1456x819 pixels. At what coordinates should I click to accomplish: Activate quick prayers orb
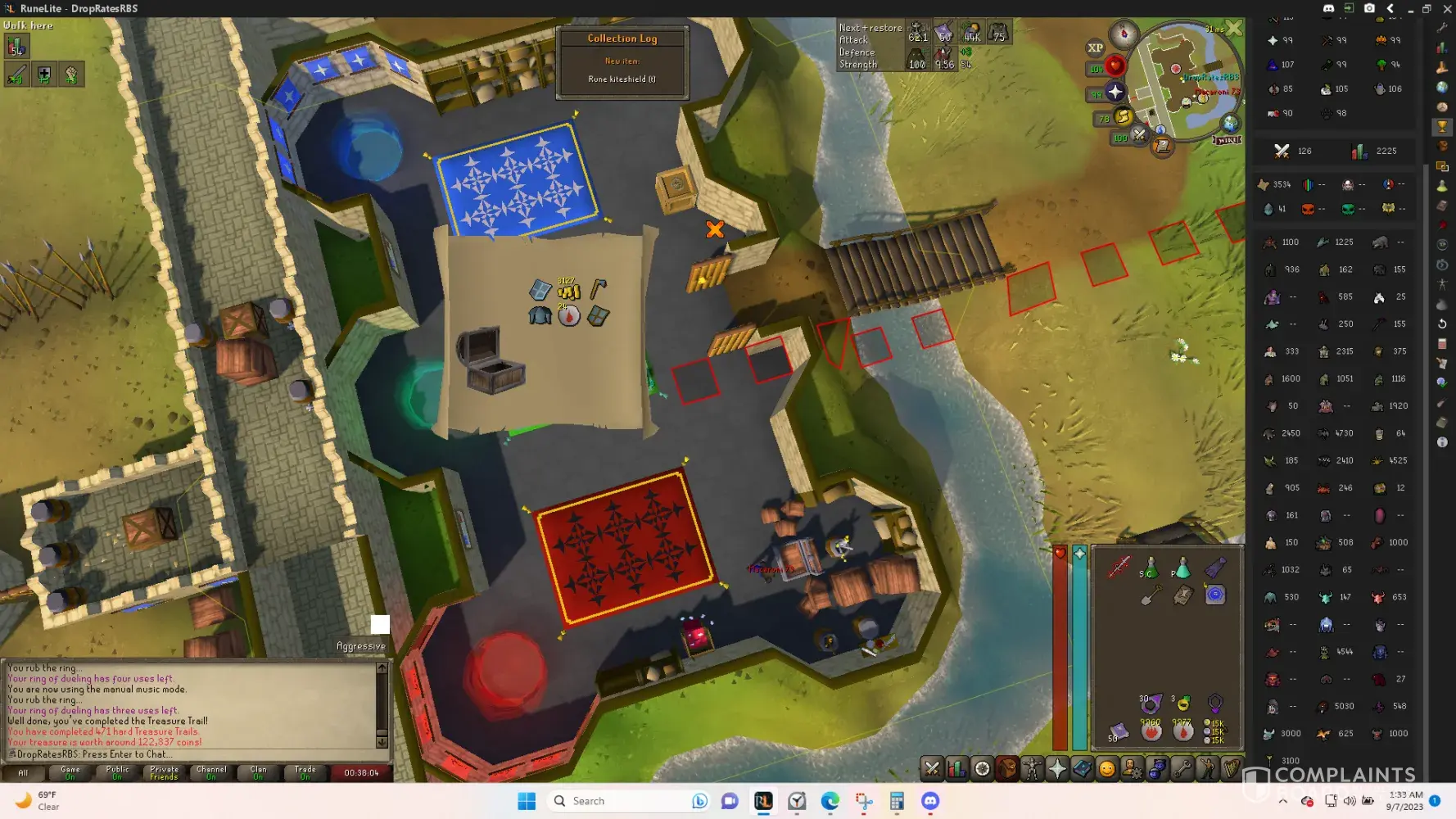click(x=1115, y=92)
